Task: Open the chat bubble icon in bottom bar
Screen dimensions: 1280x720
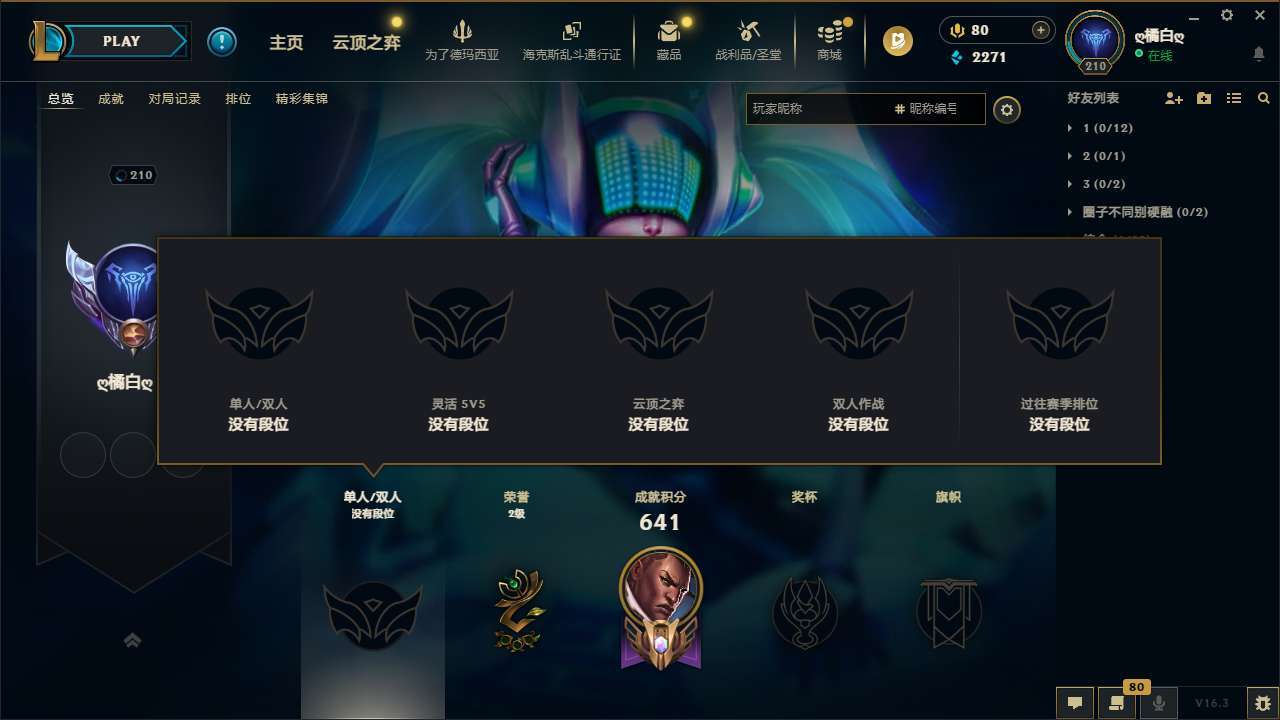Action: 1075,703
